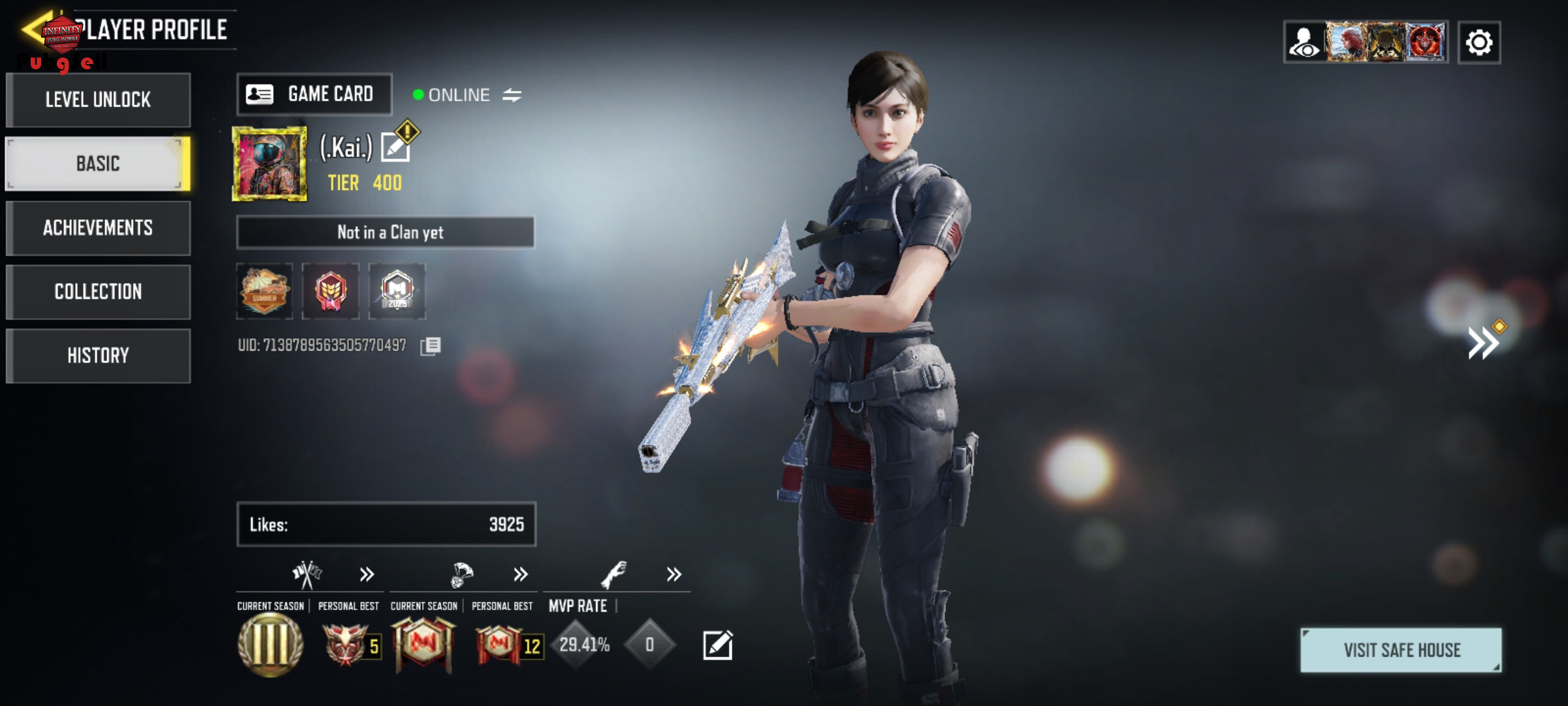Screen dimensions: 1568x706
Task: Open the settings gear icon
Action: tap(1479, 43)
